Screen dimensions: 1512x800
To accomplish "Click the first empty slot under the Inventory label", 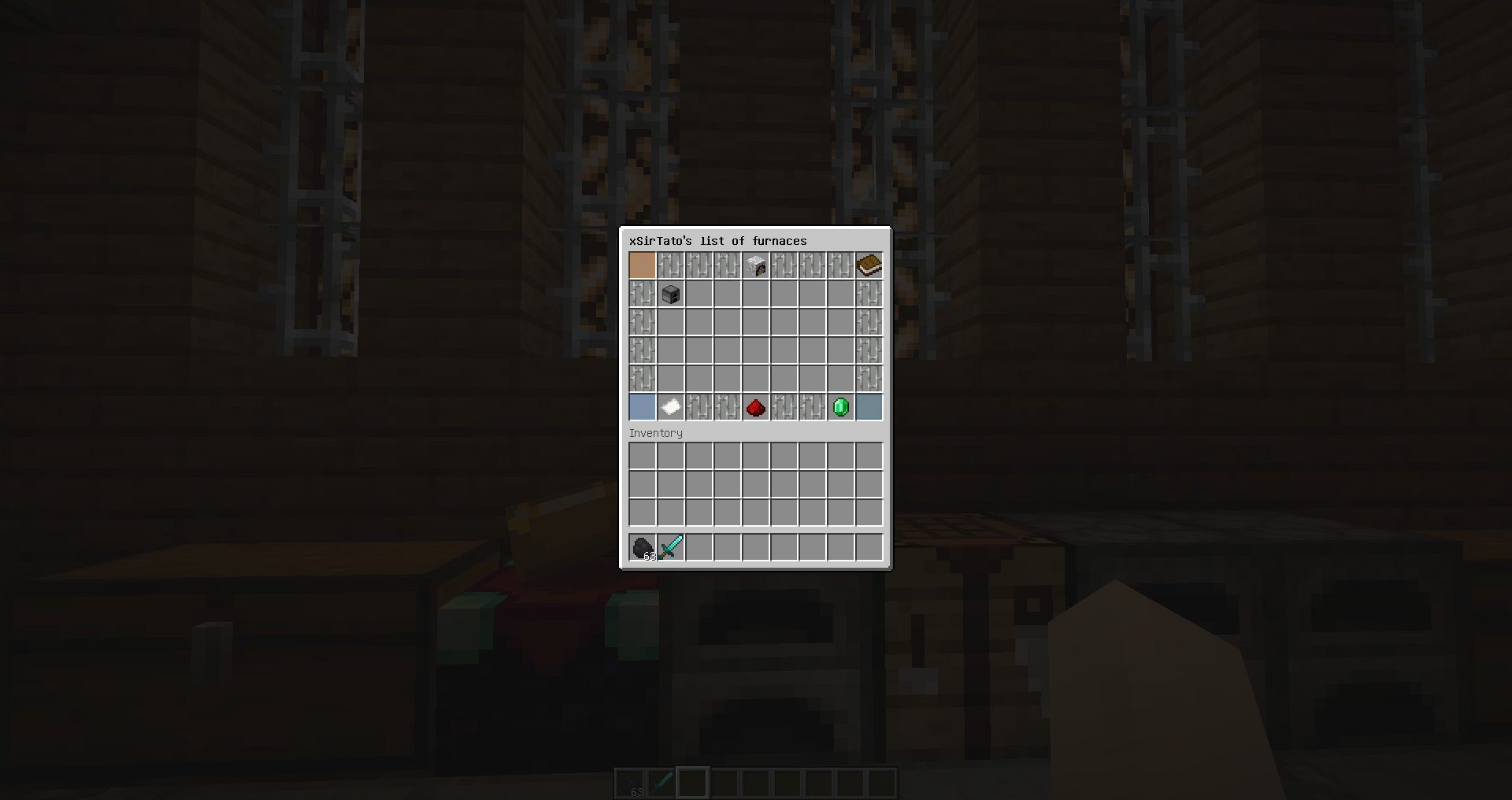I will pos(642,456).
